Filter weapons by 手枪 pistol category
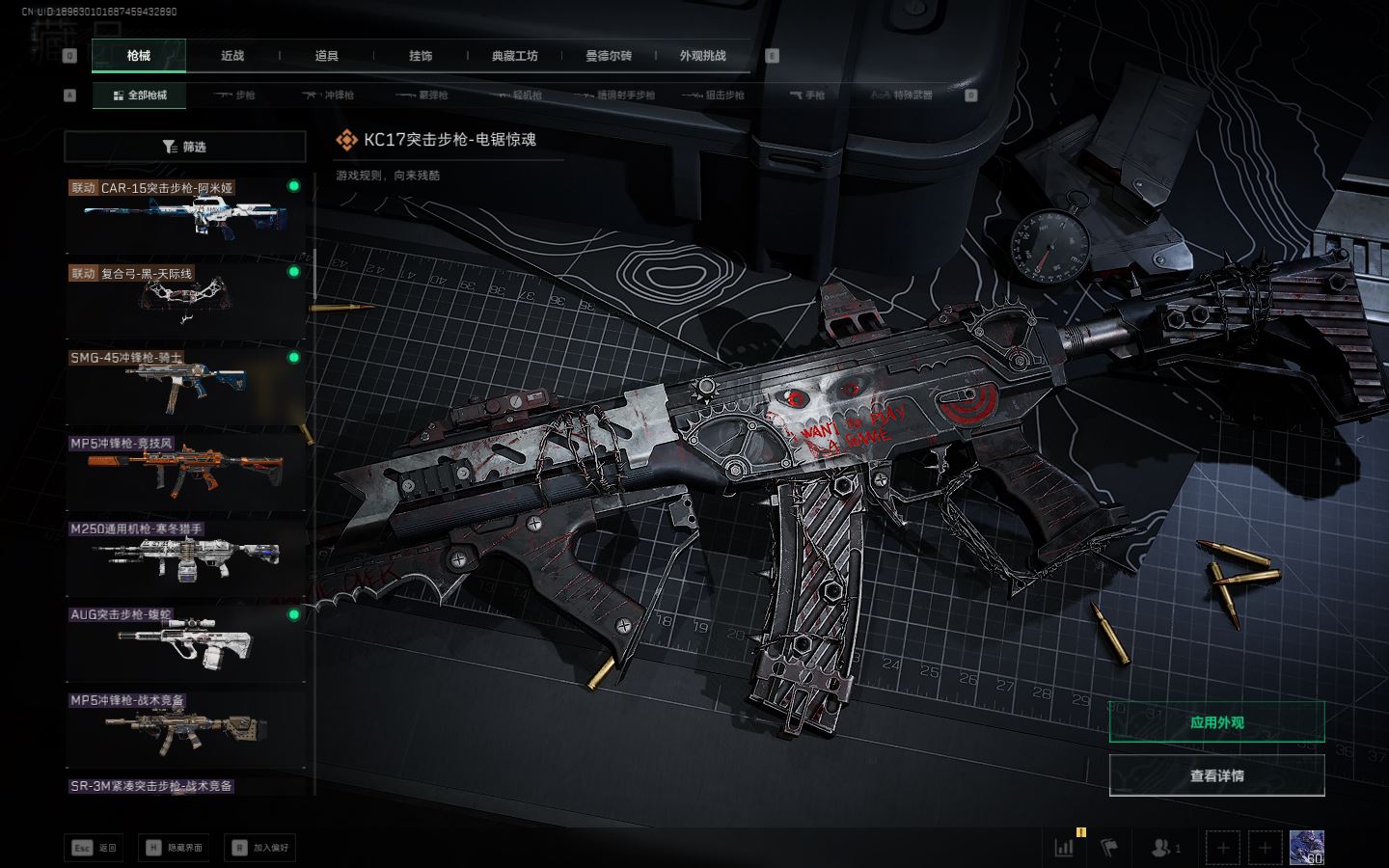The height and width of the screenshot is (868, 1389). click(x=808, y=95)
